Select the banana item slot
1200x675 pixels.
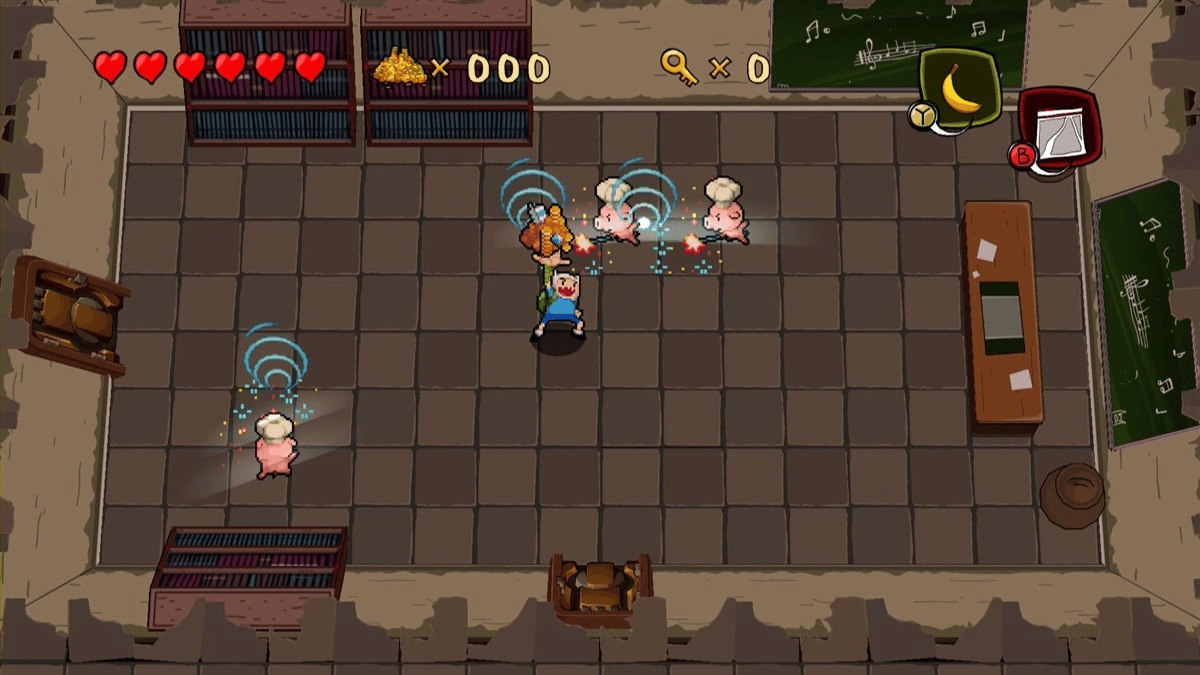[x=961, y=88]
